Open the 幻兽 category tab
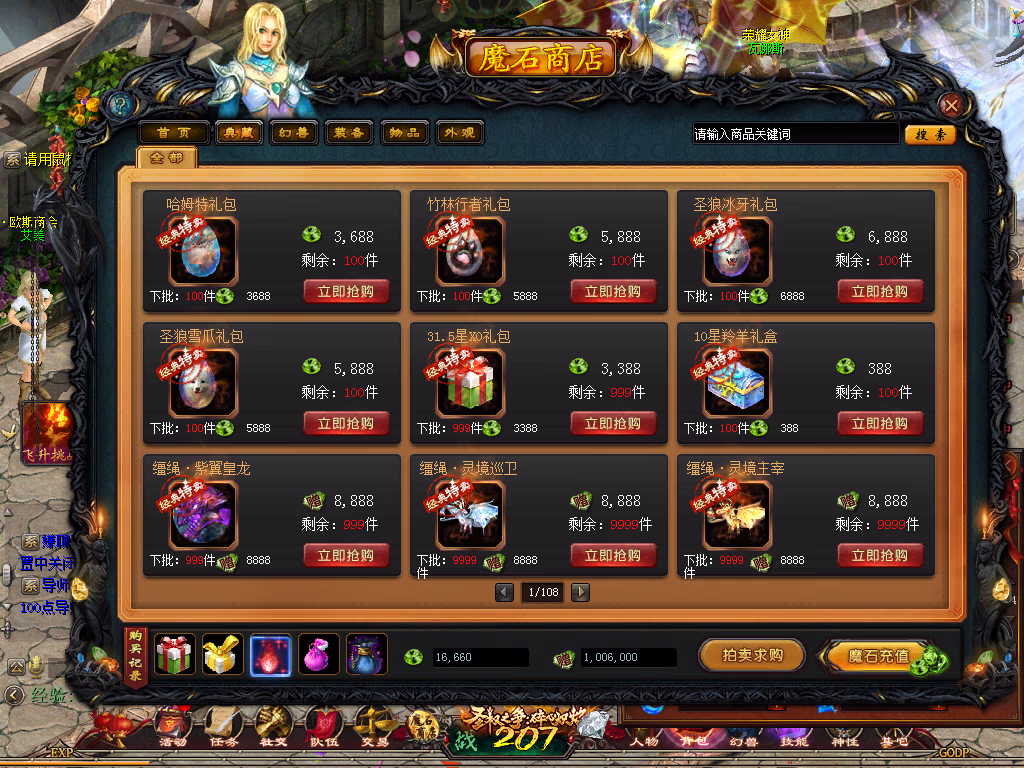 click(294, 133)
